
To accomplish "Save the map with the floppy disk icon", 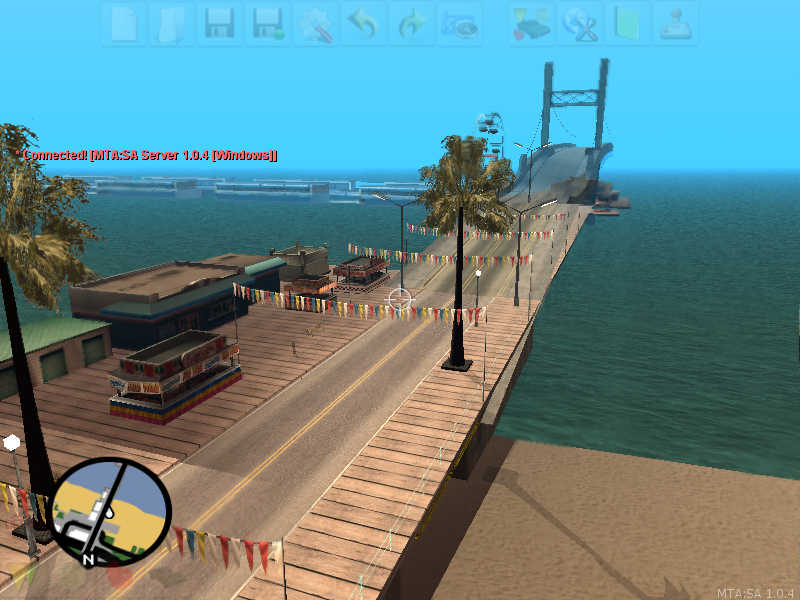I will 220,24.
